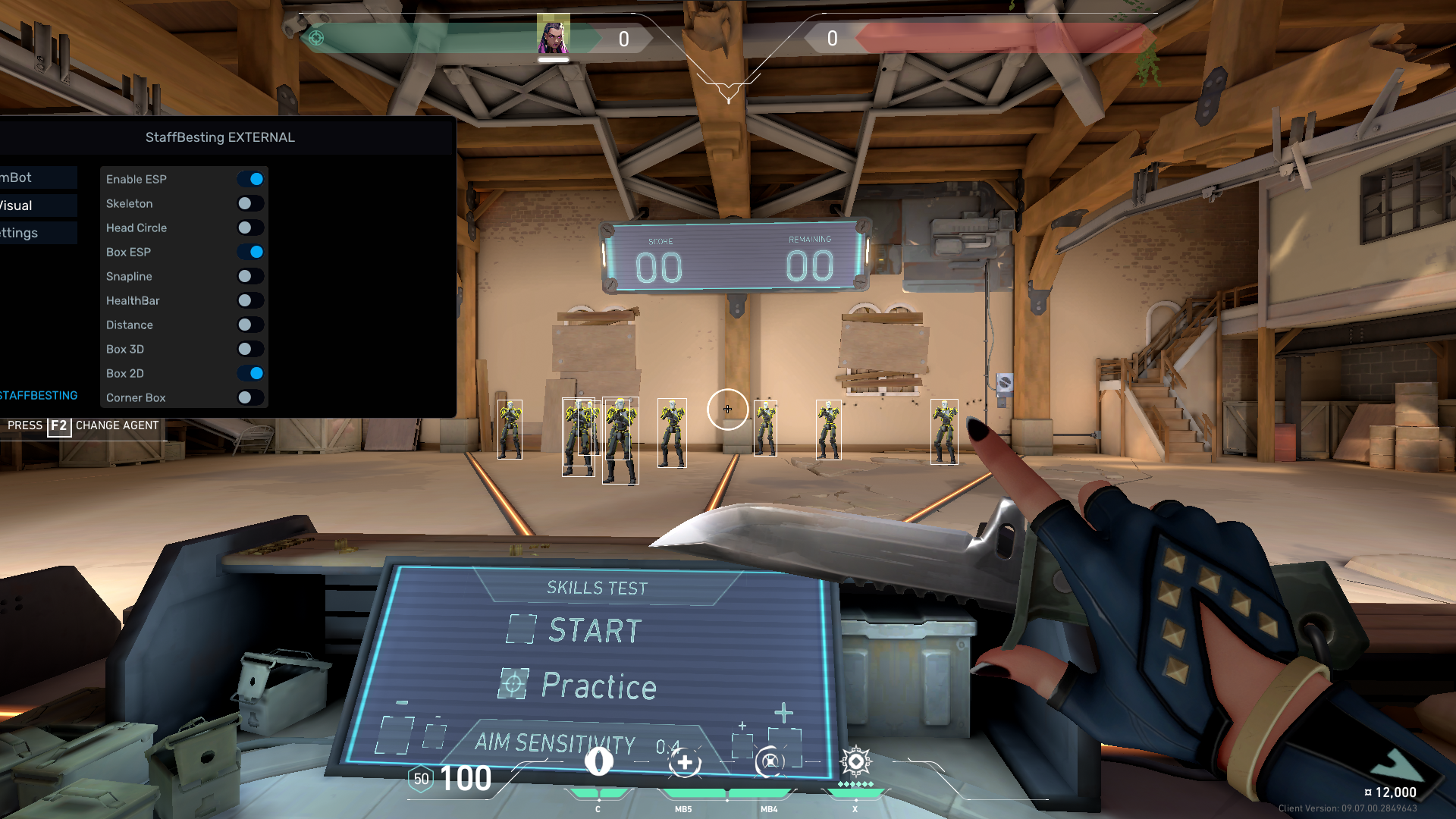The width and height of the screenshot is (1456, 819).
Task: Click the Empress ultimate ability icon
Action: click(x=855, y=761)
